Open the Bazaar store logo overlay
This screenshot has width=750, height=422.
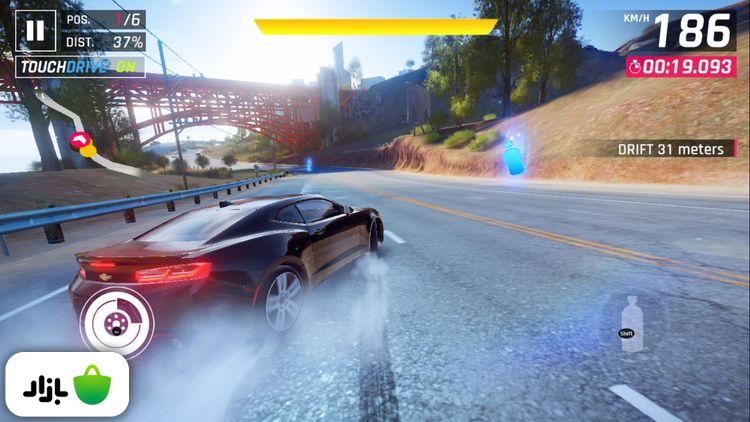point(66,385)
